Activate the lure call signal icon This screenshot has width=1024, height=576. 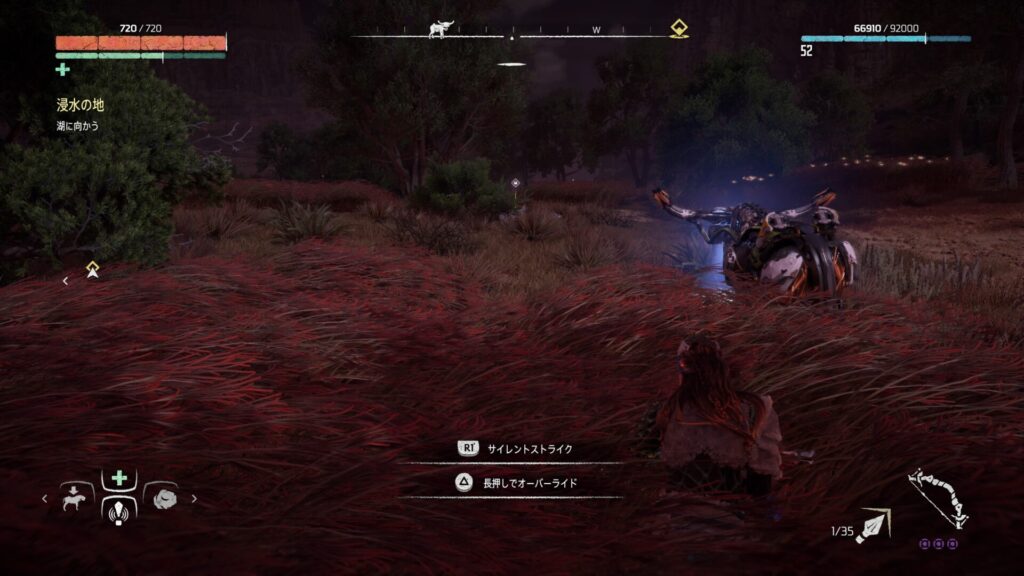(x=119, y=510)
